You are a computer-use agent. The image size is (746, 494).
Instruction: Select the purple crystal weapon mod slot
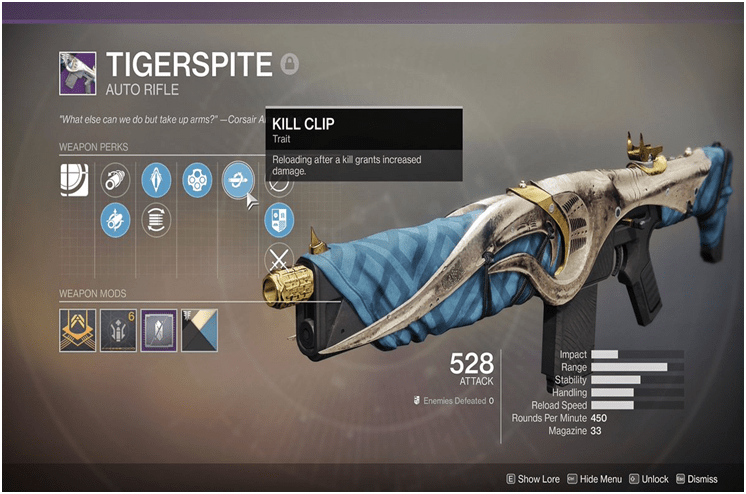pos(159,330)
